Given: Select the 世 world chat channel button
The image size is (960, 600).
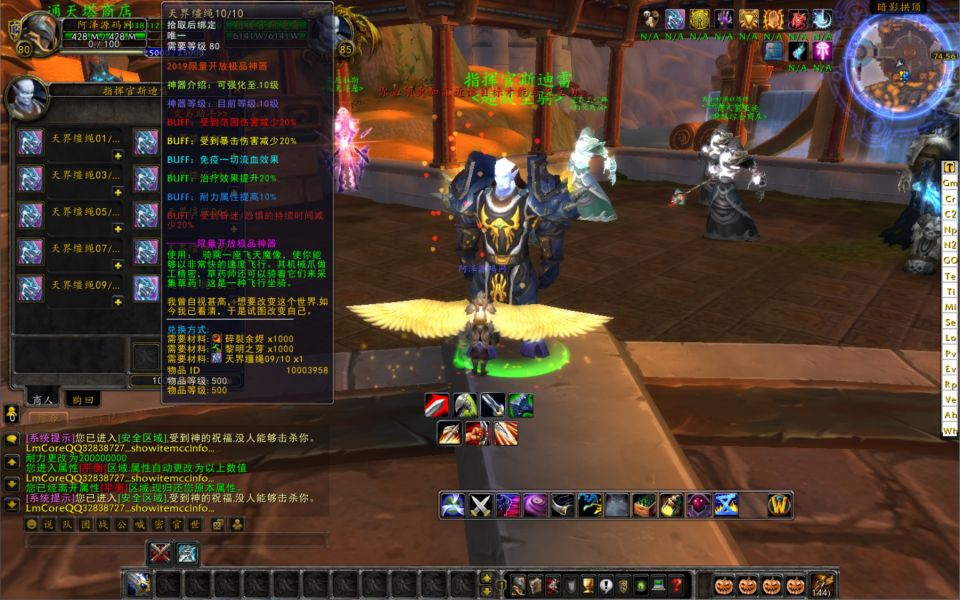Looking at the screenshot, I should coord(194,524).
